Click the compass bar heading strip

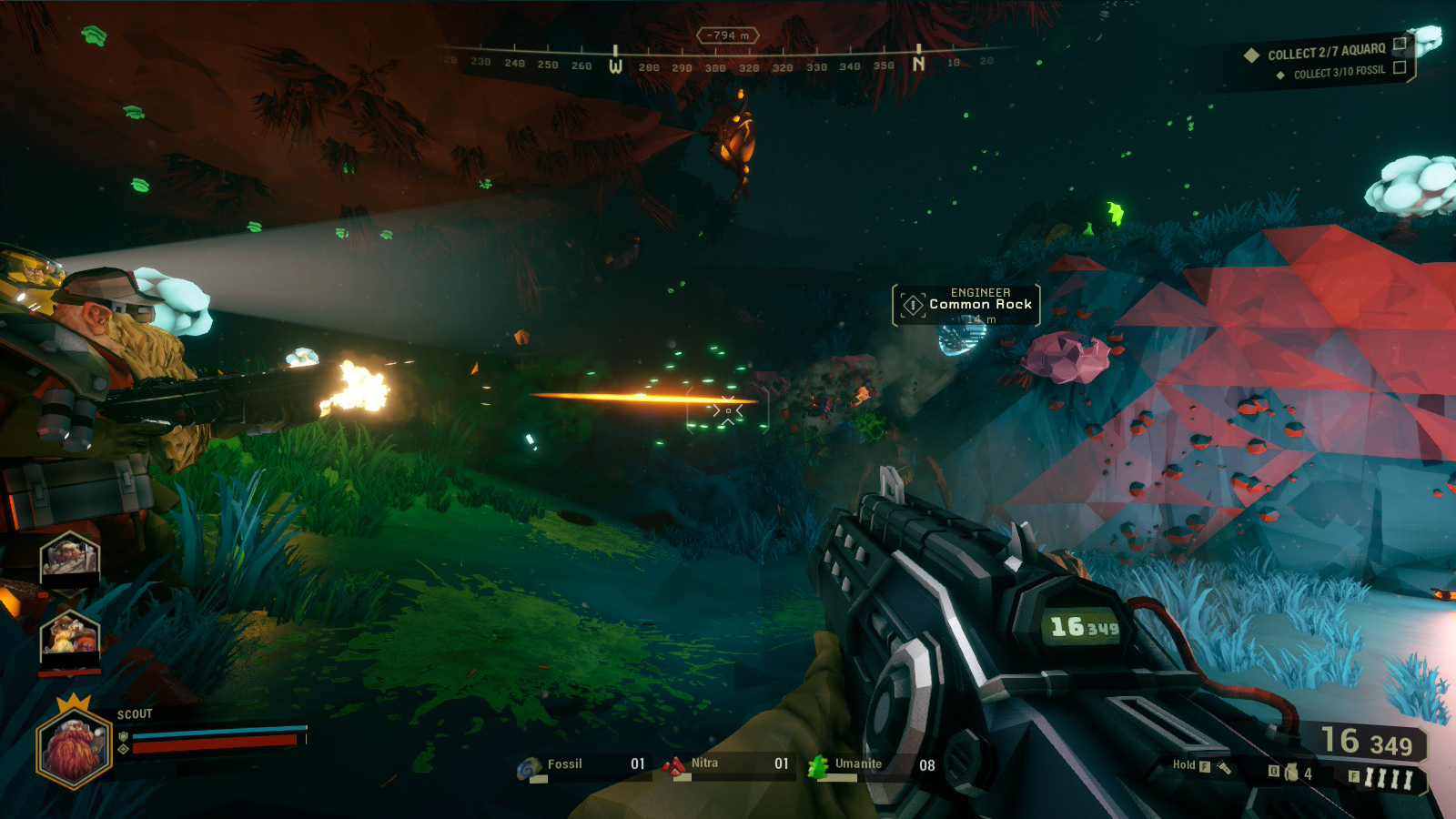click(728, 62)
